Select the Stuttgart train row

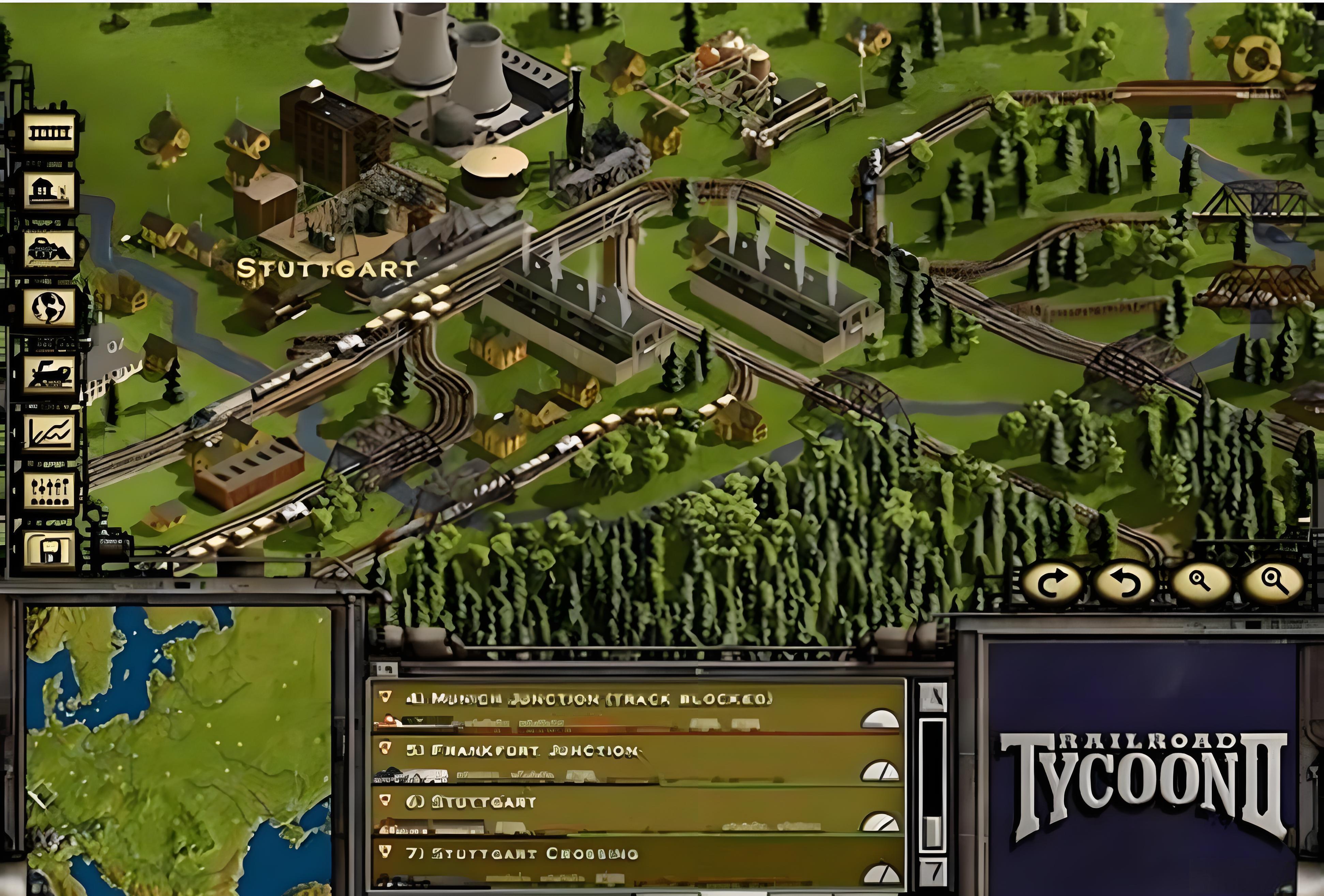pos(615,812)
